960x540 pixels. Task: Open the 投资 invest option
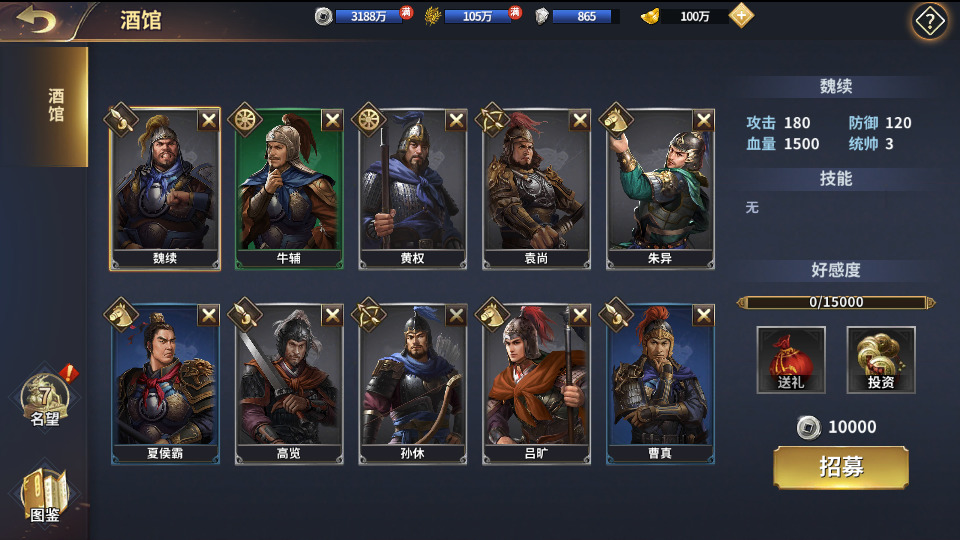tap(881, 360)
